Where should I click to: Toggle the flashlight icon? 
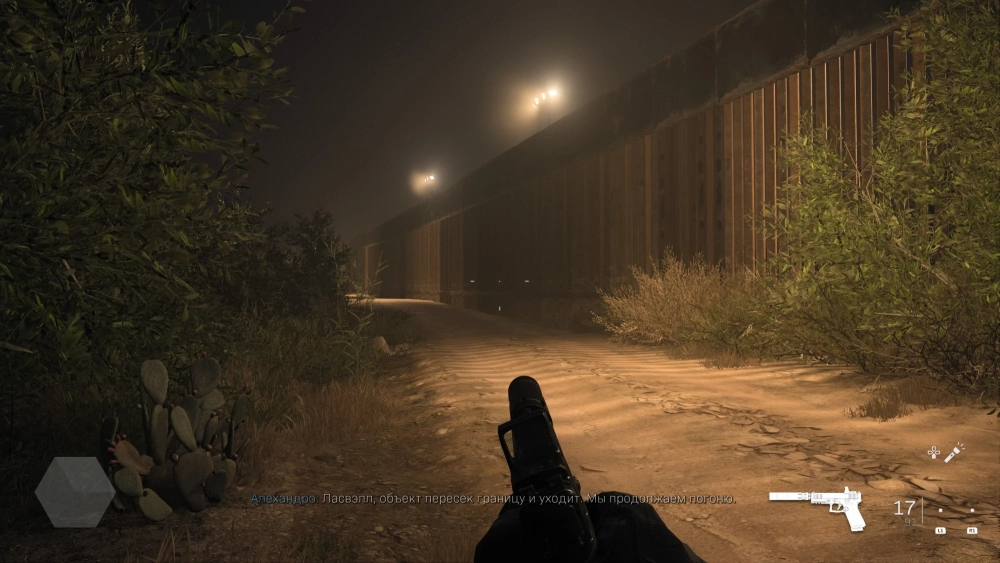tap(955, 452)
